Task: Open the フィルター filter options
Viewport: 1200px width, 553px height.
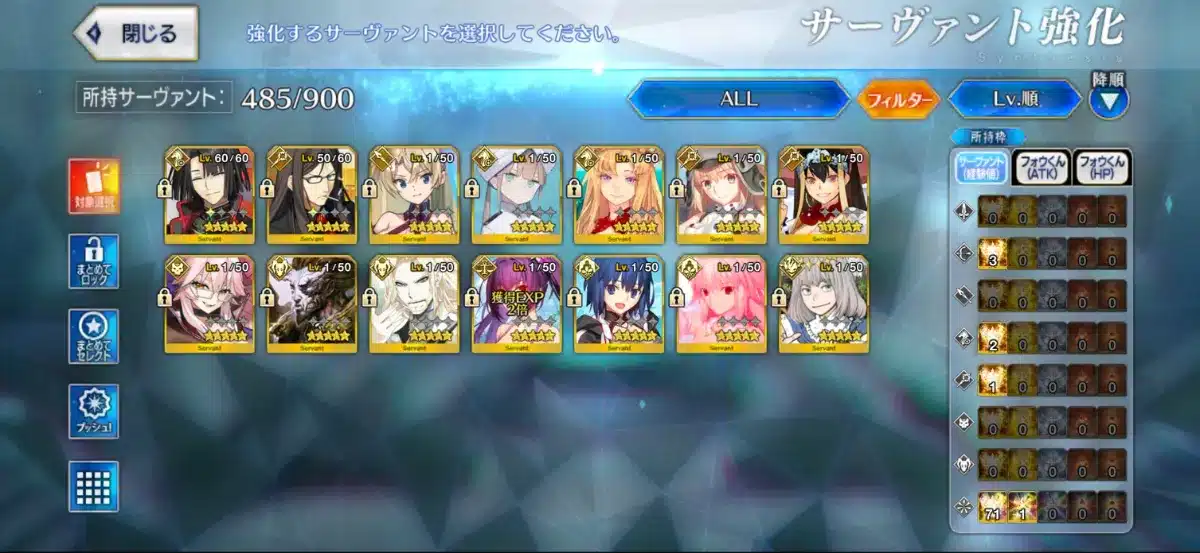Action: (899, 100)
